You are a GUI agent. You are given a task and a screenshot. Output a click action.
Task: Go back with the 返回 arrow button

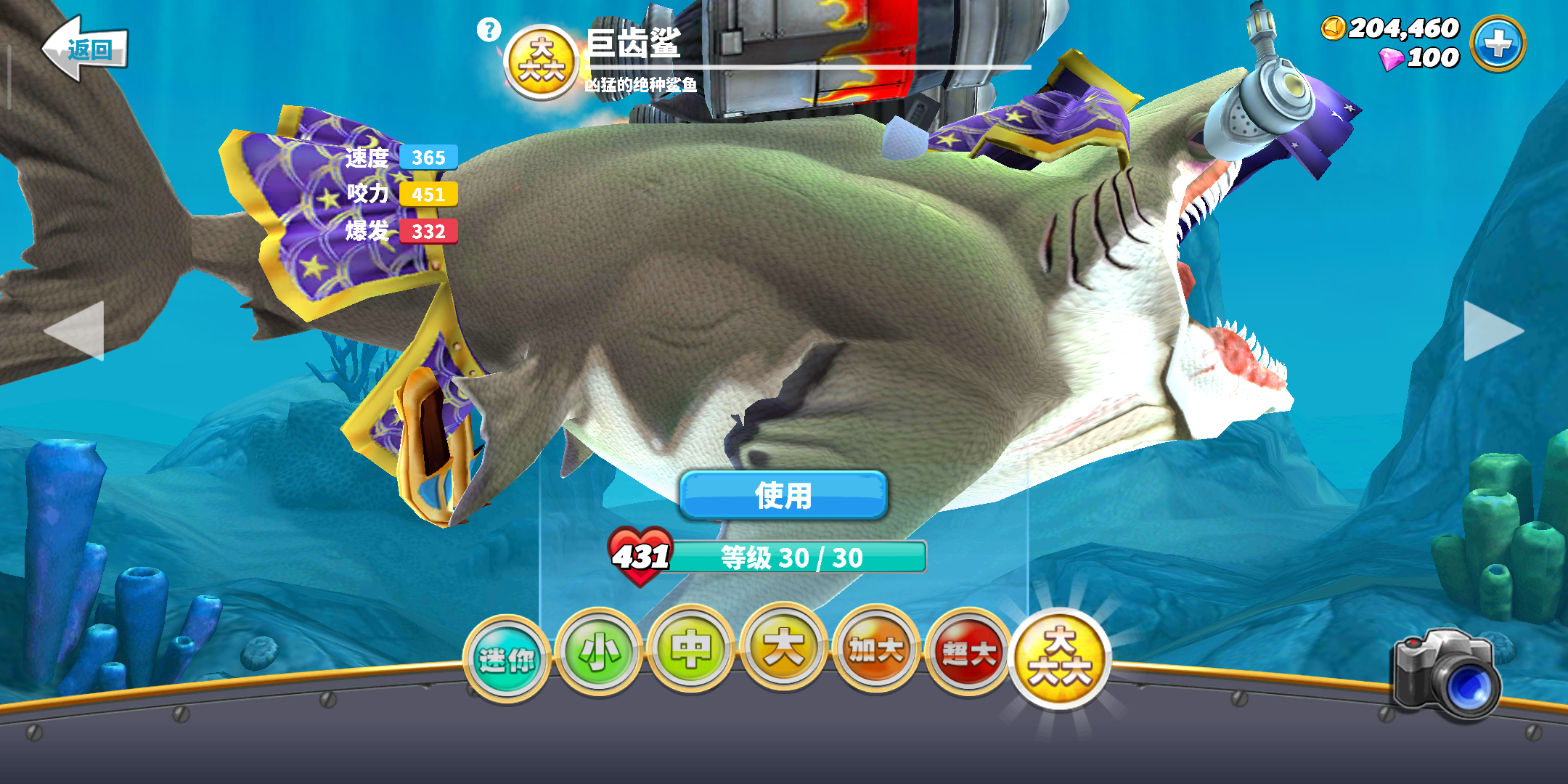click(85, 49)
